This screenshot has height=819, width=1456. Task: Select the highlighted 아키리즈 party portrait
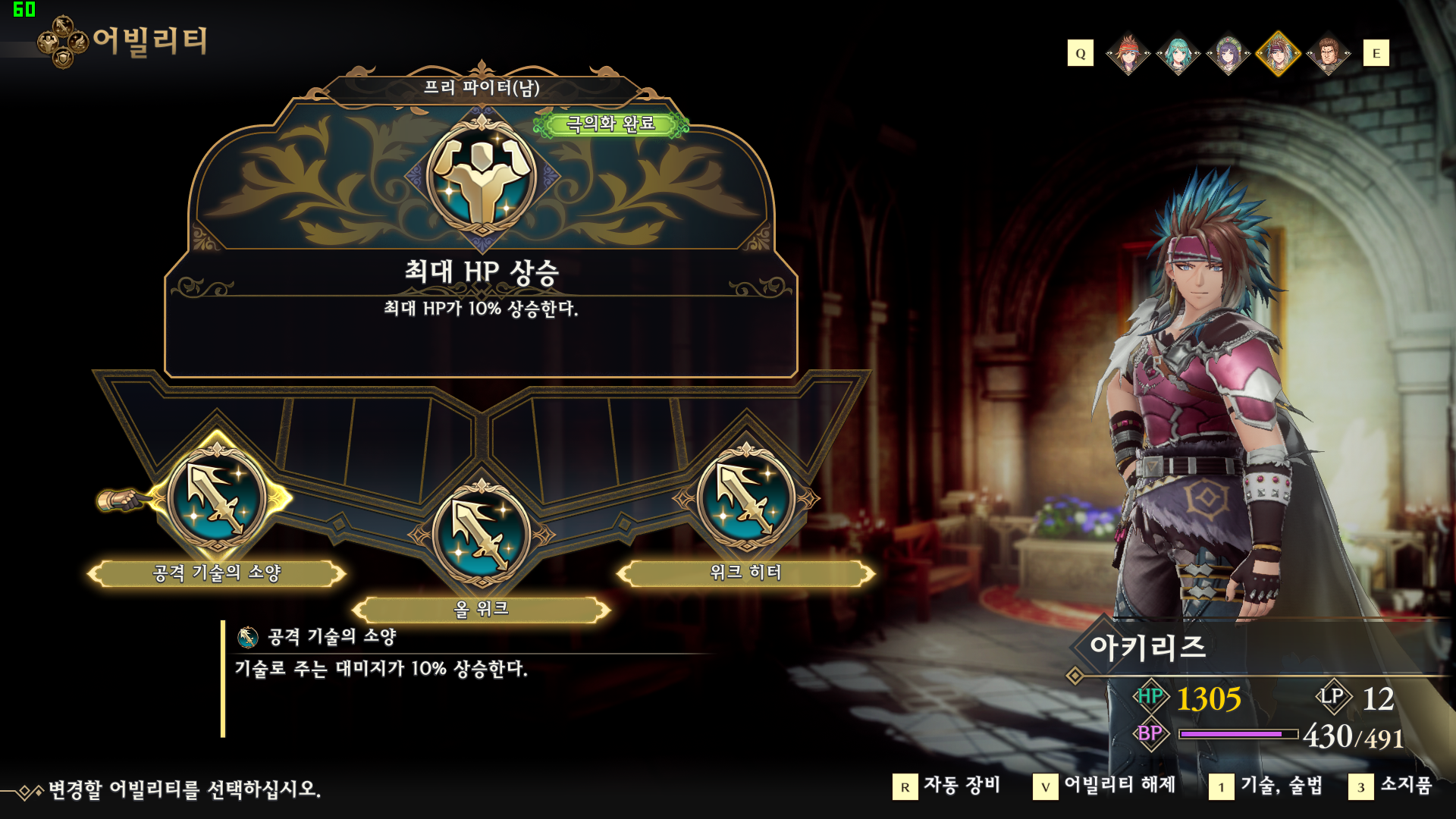(1278, 54)
